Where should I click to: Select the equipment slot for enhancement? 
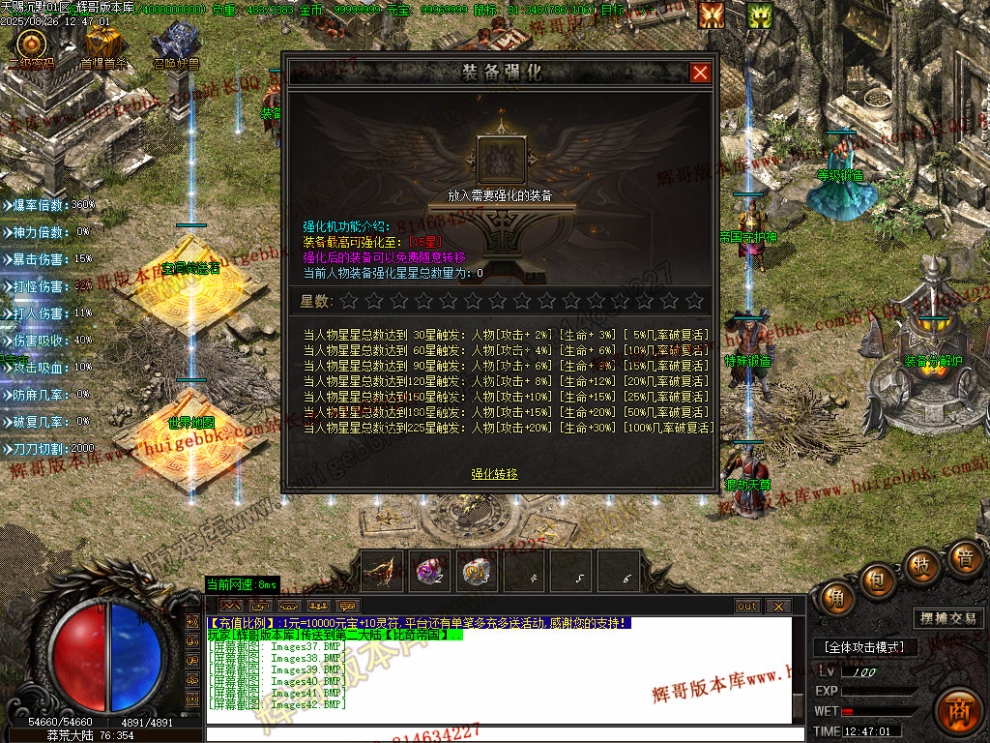pos(496,160)
